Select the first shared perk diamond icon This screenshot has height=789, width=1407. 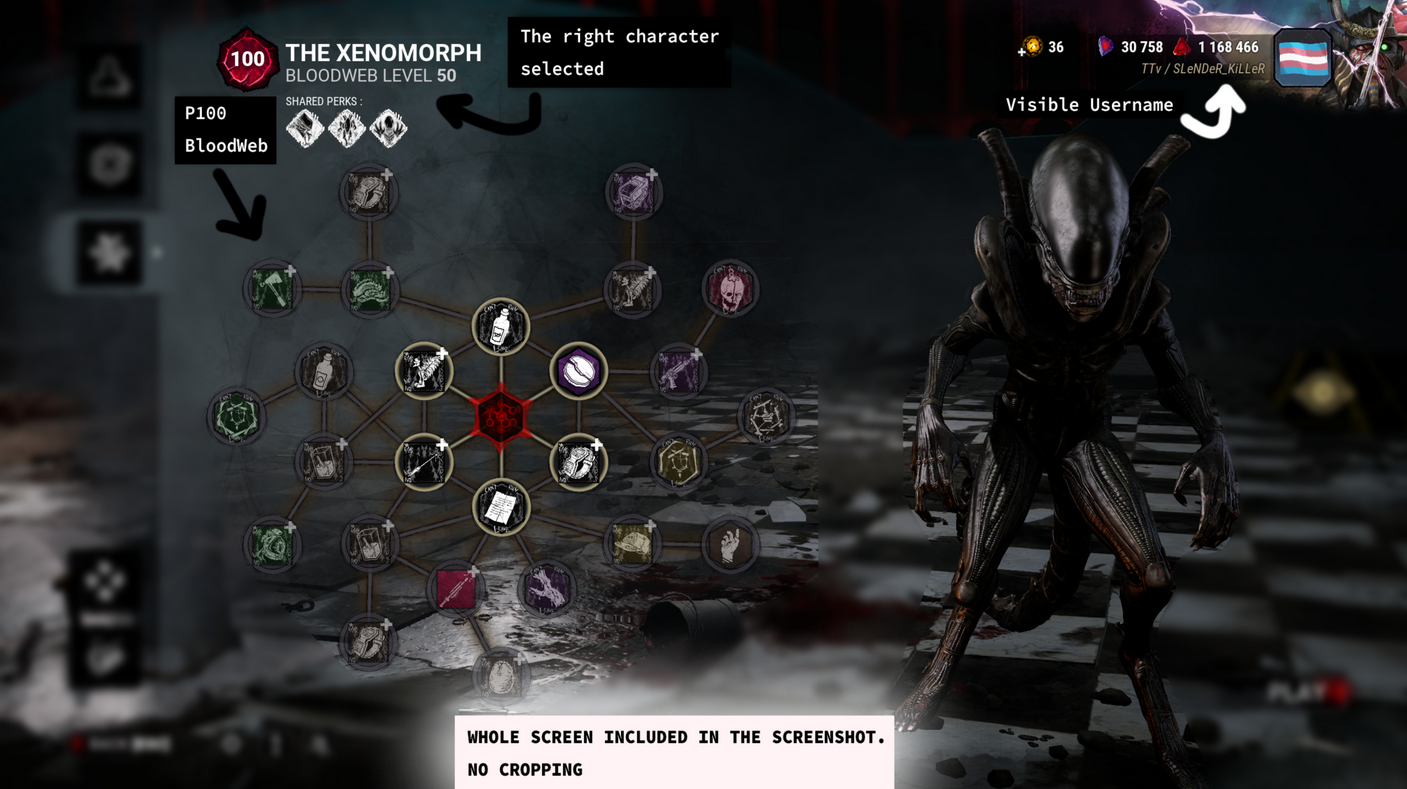(x=303, y=128)
